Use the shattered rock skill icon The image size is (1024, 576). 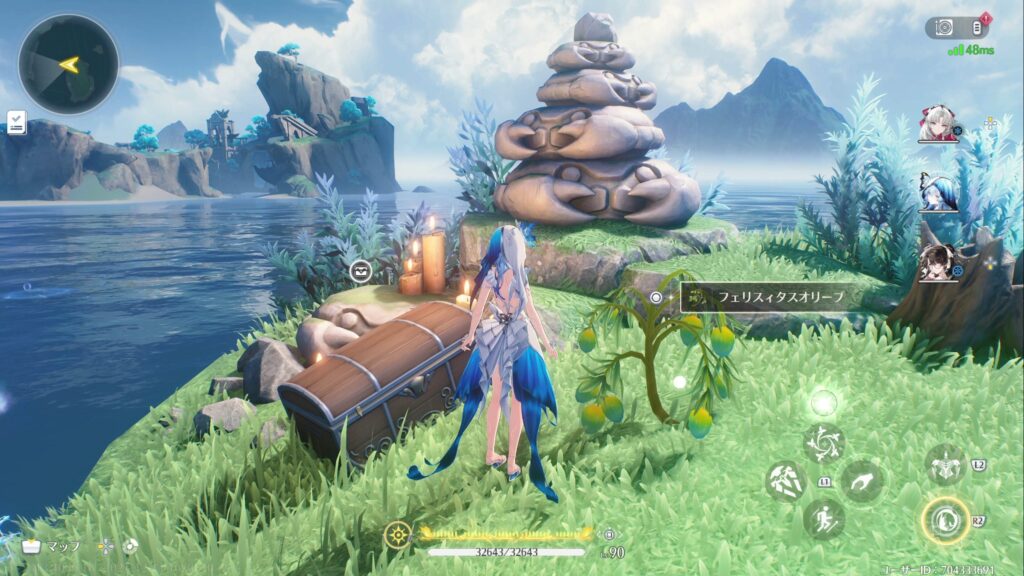coord(785,481)
